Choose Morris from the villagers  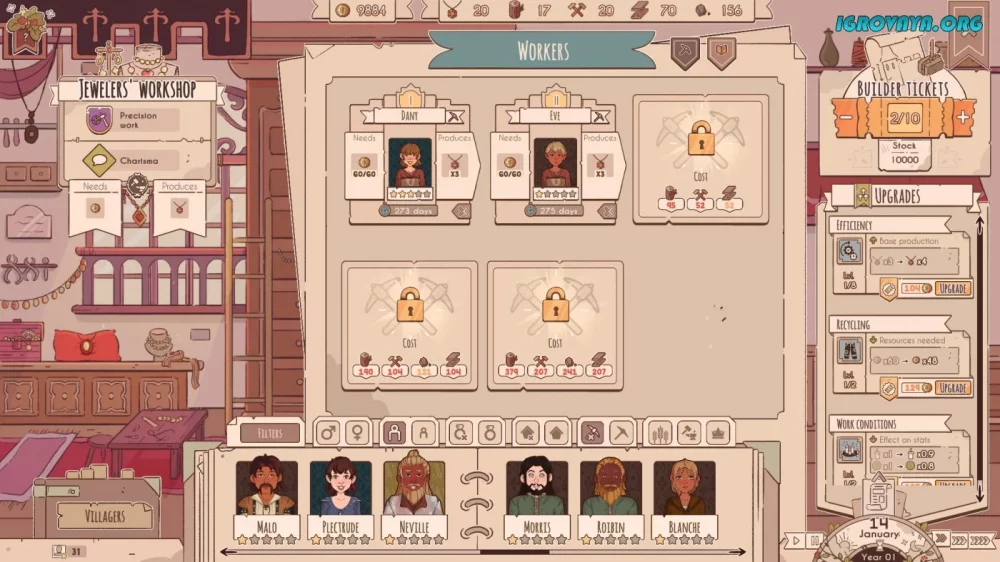tap(537, 489)
